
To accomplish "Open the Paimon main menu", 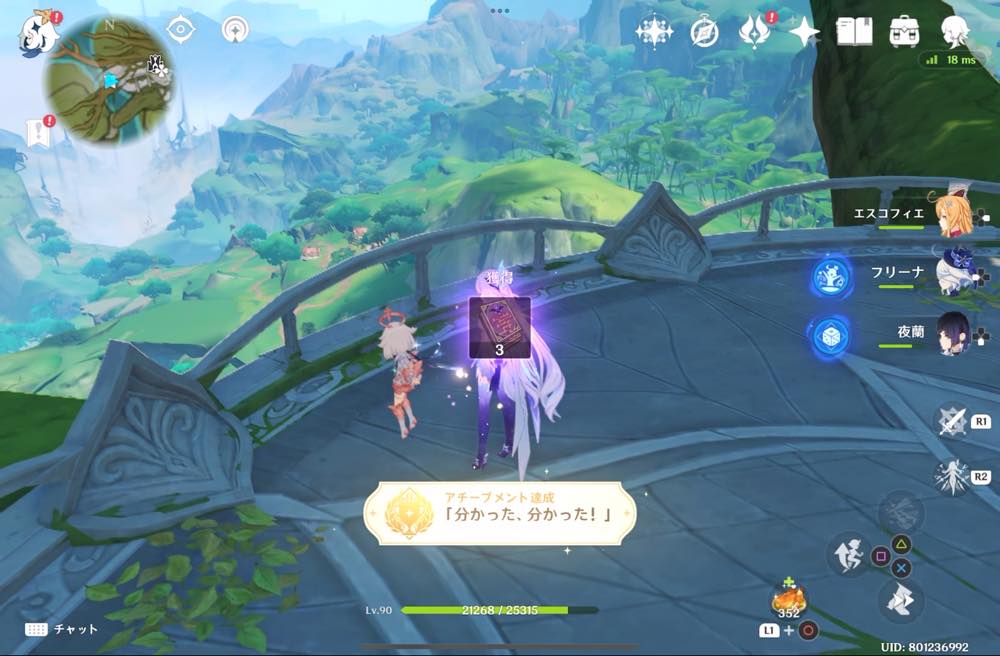I will pyautogui.click(x=36, y=34).
